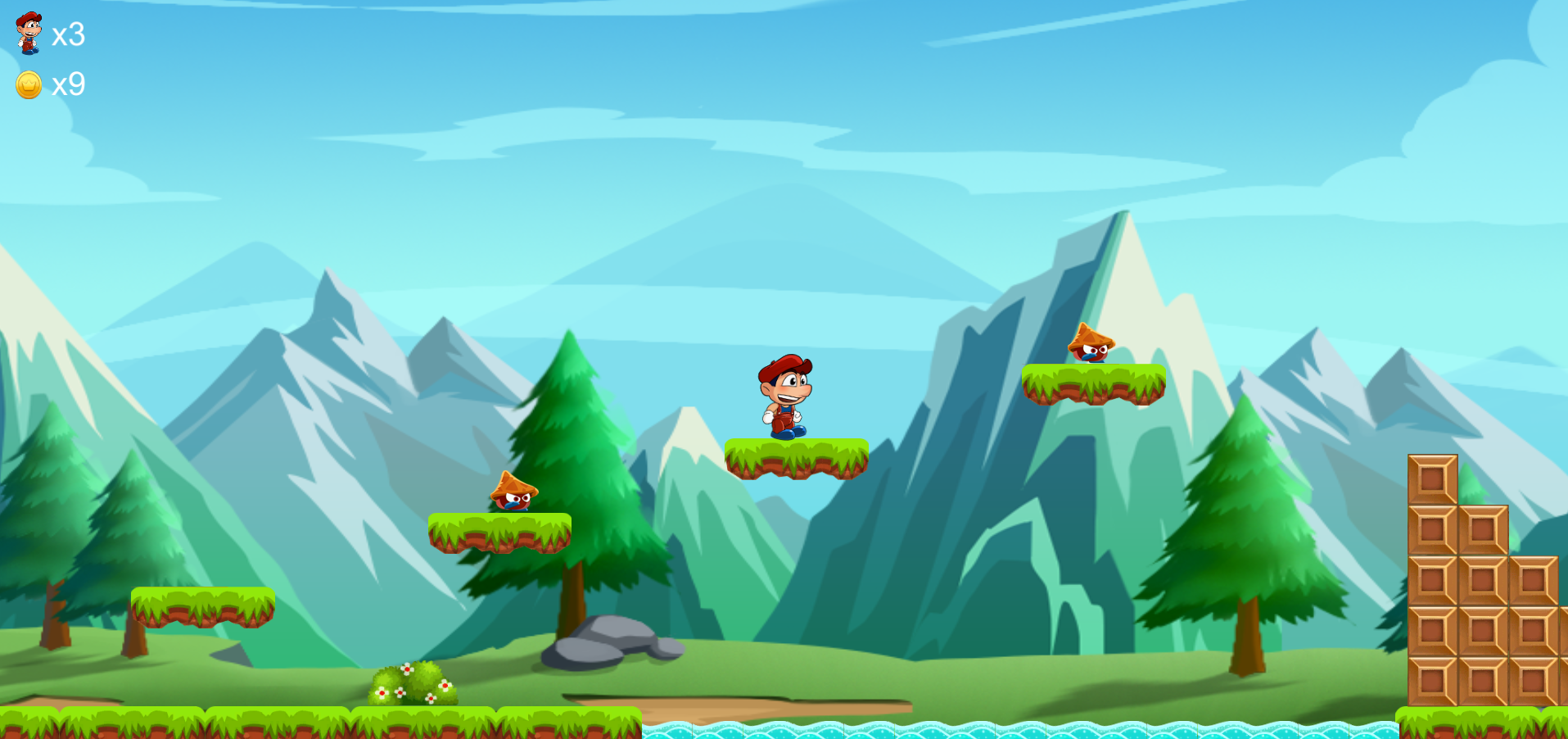Click the x9 coin counter text

click(69, 84)
